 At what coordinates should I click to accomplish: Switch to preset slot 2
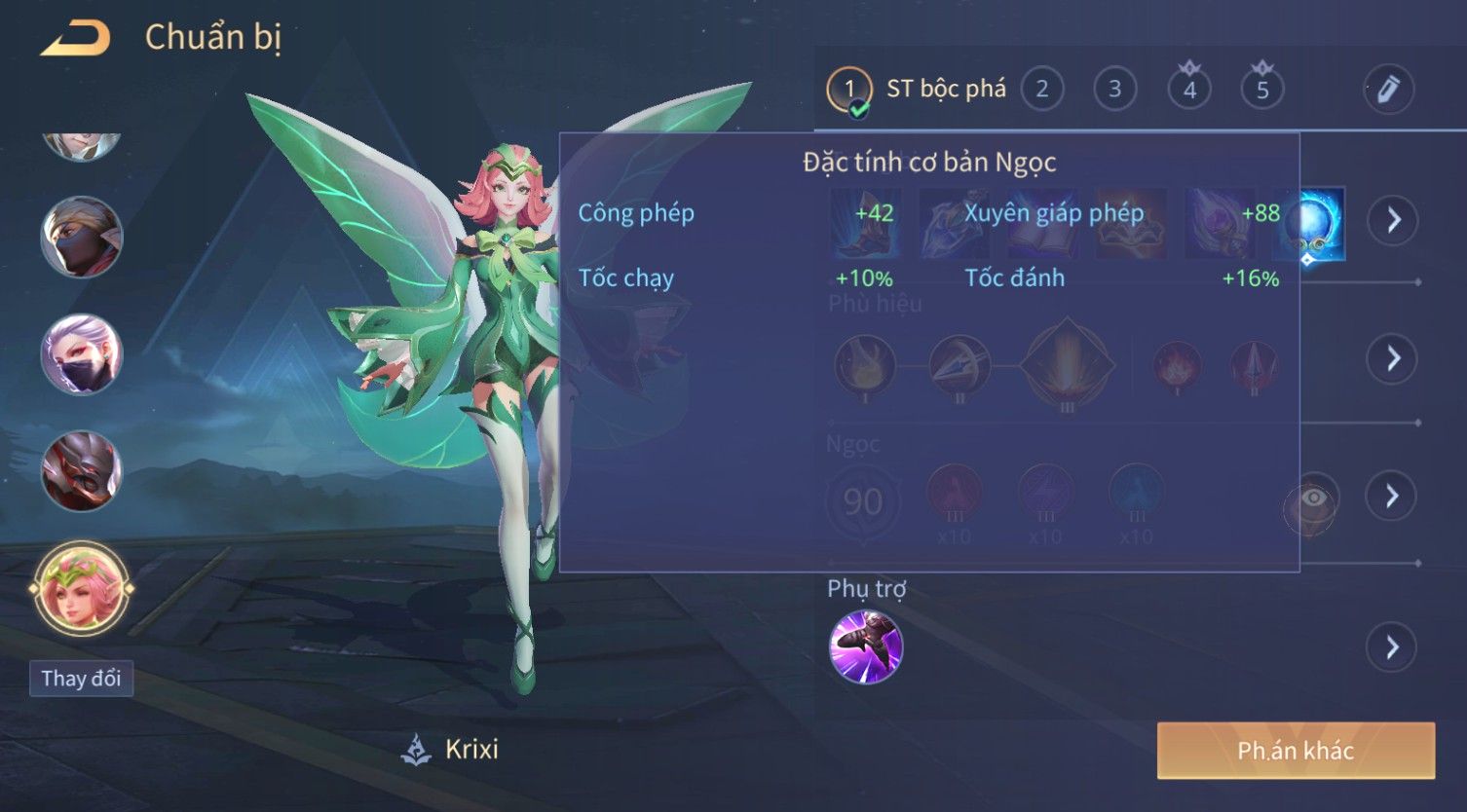pos(1041,90)
